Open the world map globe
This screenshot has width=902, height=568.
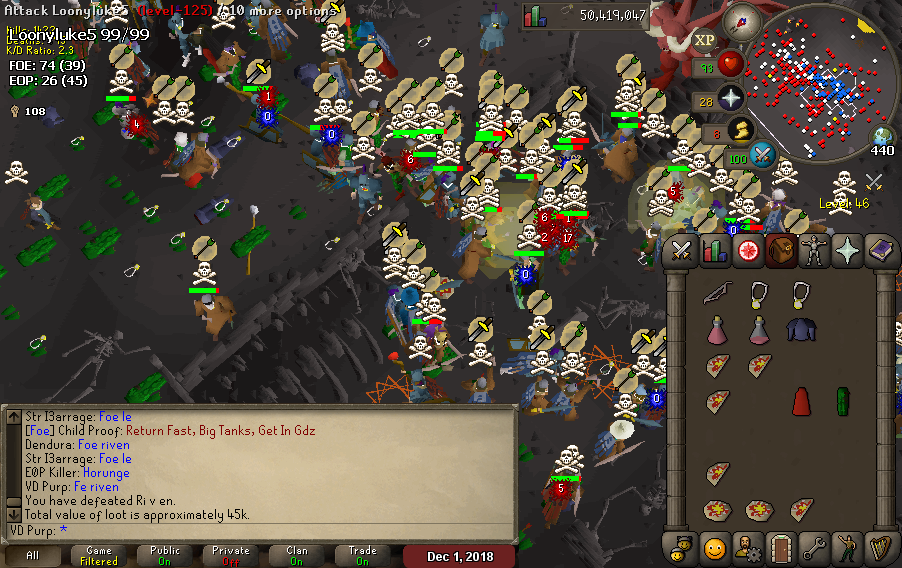882,136
